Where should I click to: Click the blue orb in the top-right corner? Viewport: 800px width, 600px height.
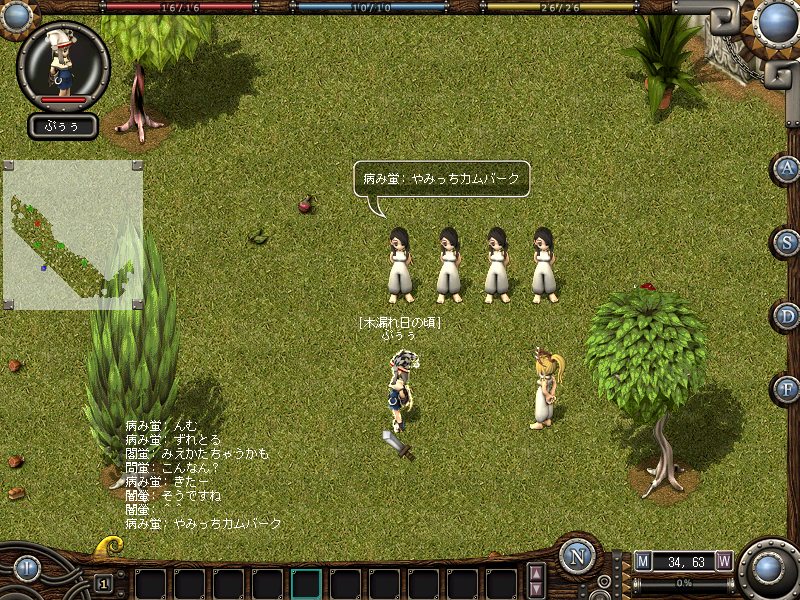[776, 21]
